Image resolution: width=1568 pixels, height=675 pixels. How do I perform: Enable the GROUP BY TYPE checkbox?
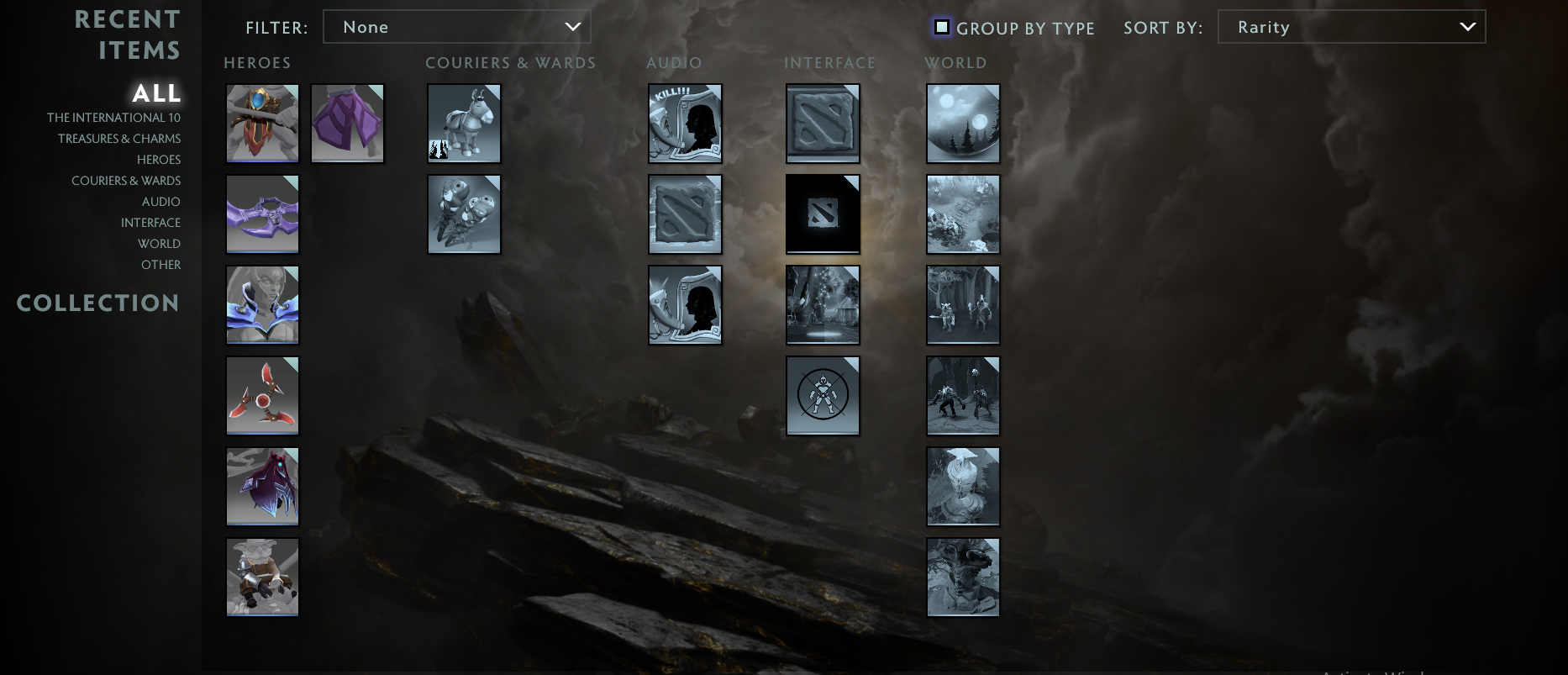click(x=942, y=28)
